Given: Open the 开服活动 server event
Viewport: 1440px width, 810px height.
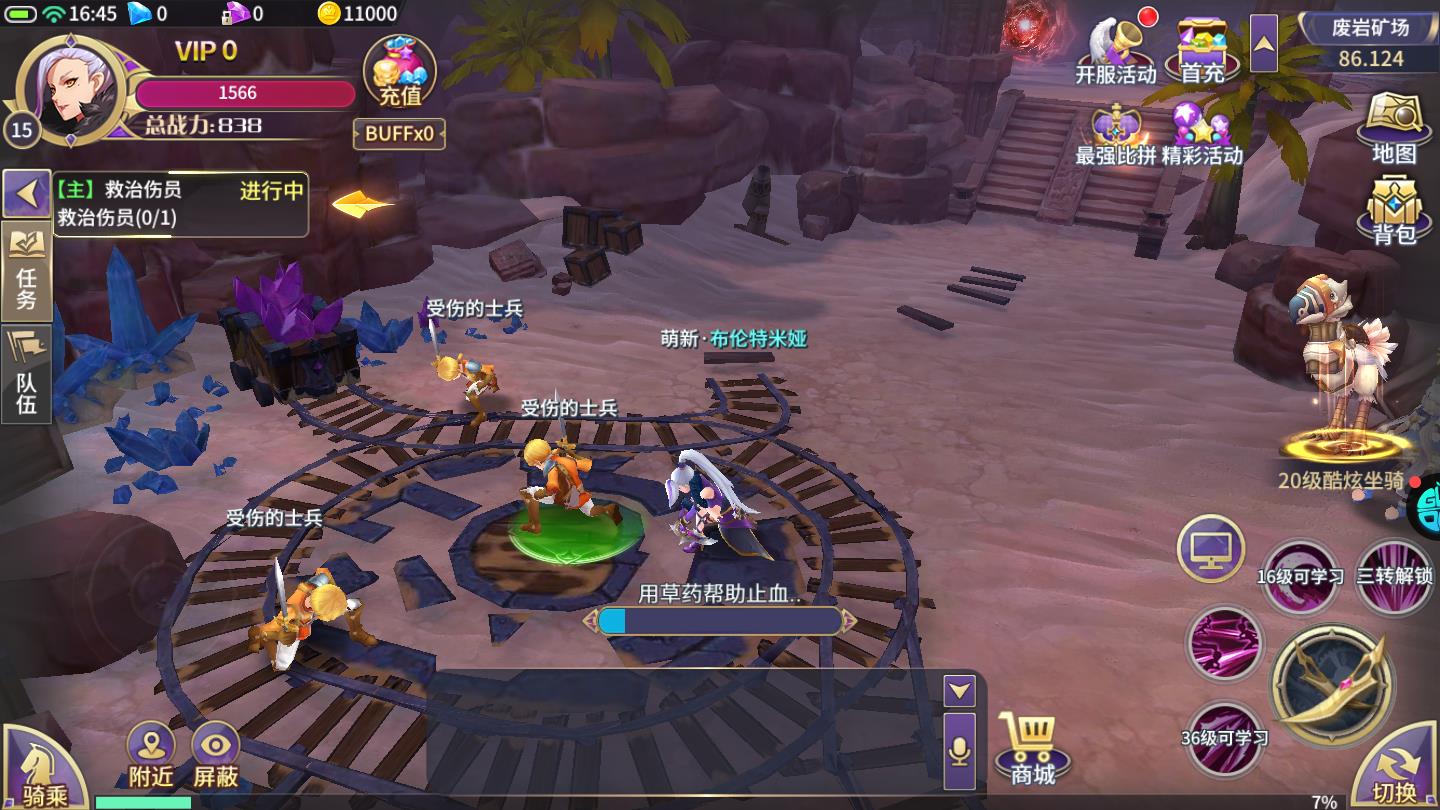Looking at the screenshot, I should (x=1116, y=51).
